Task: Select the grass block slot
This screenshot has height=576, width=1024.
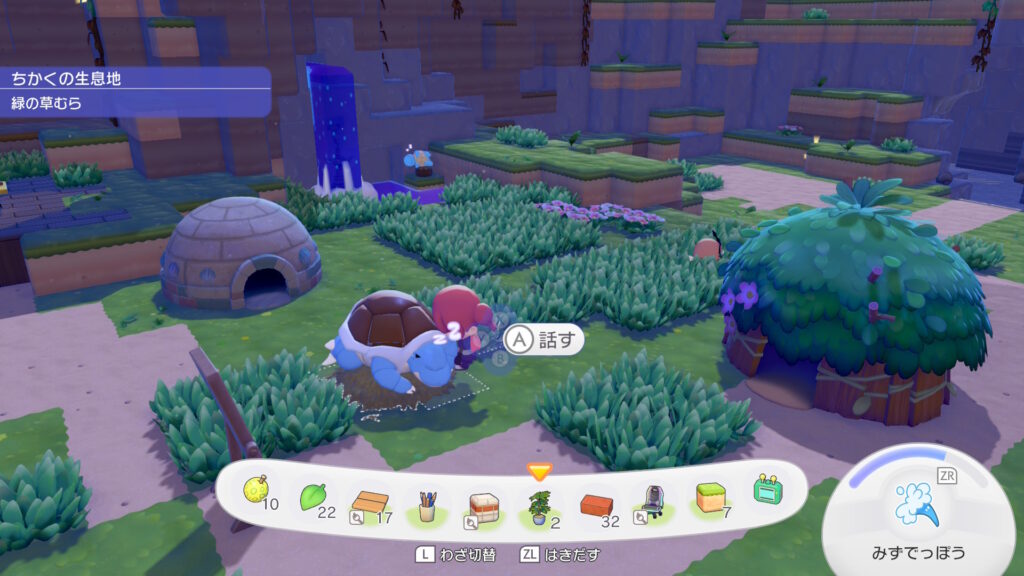Action: (711, 497)
